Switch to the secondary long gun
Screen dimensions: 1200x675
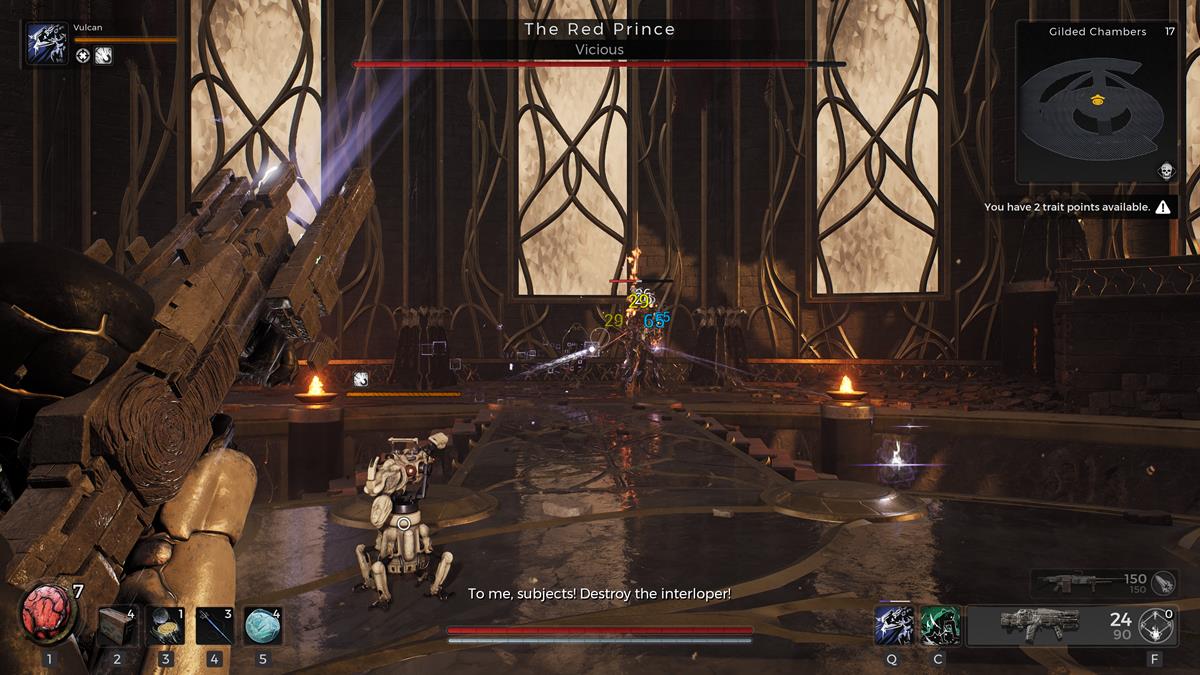(1085, 582)
